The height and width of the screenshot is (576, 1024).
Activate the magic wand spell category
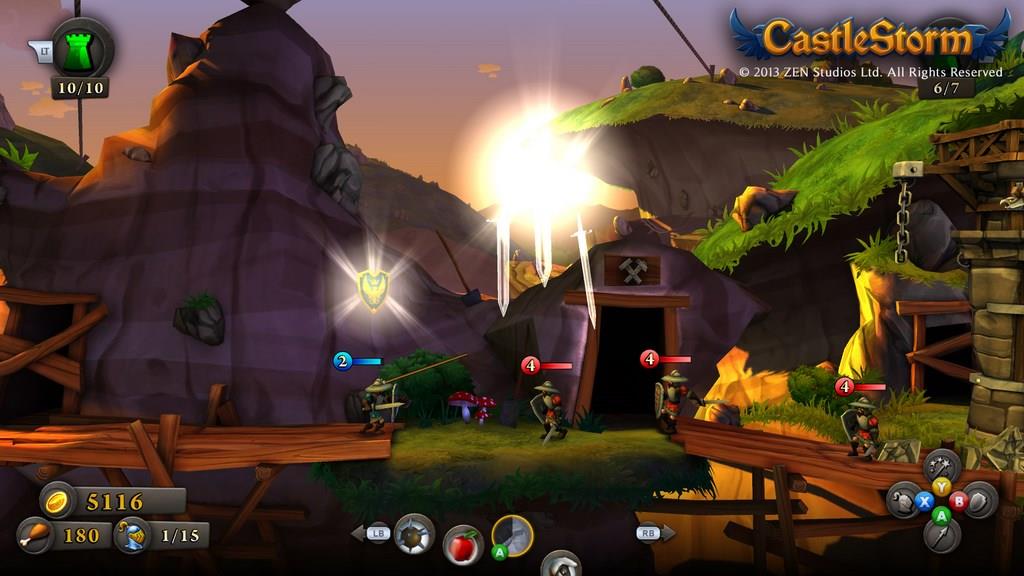pyautogui.click(x=941, y=466)
